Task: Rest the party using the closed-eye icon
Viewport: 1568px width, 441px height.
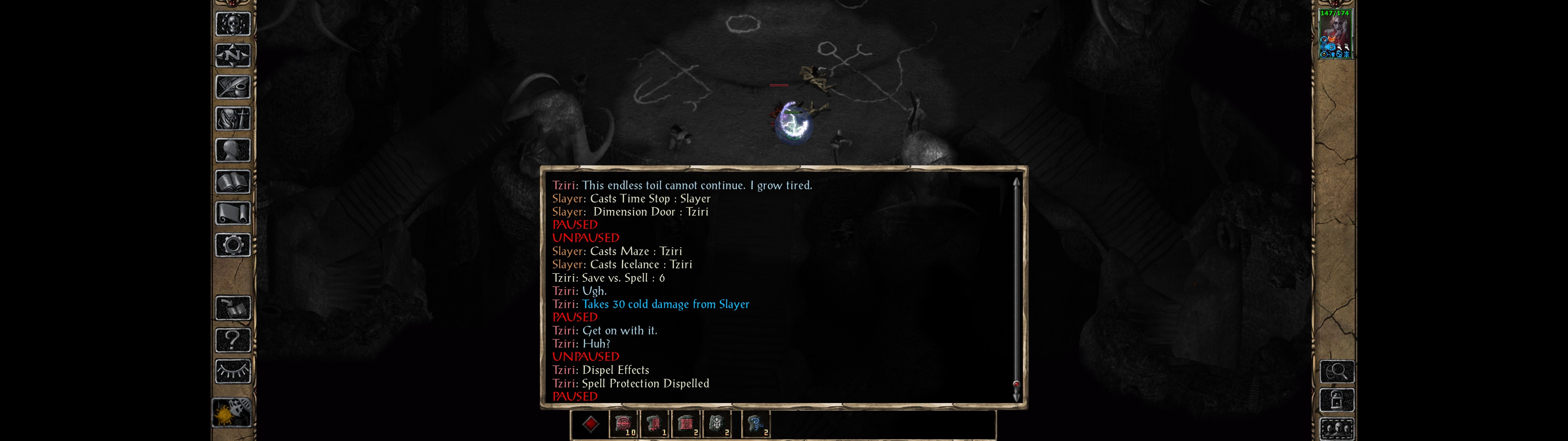Action: 232,371
